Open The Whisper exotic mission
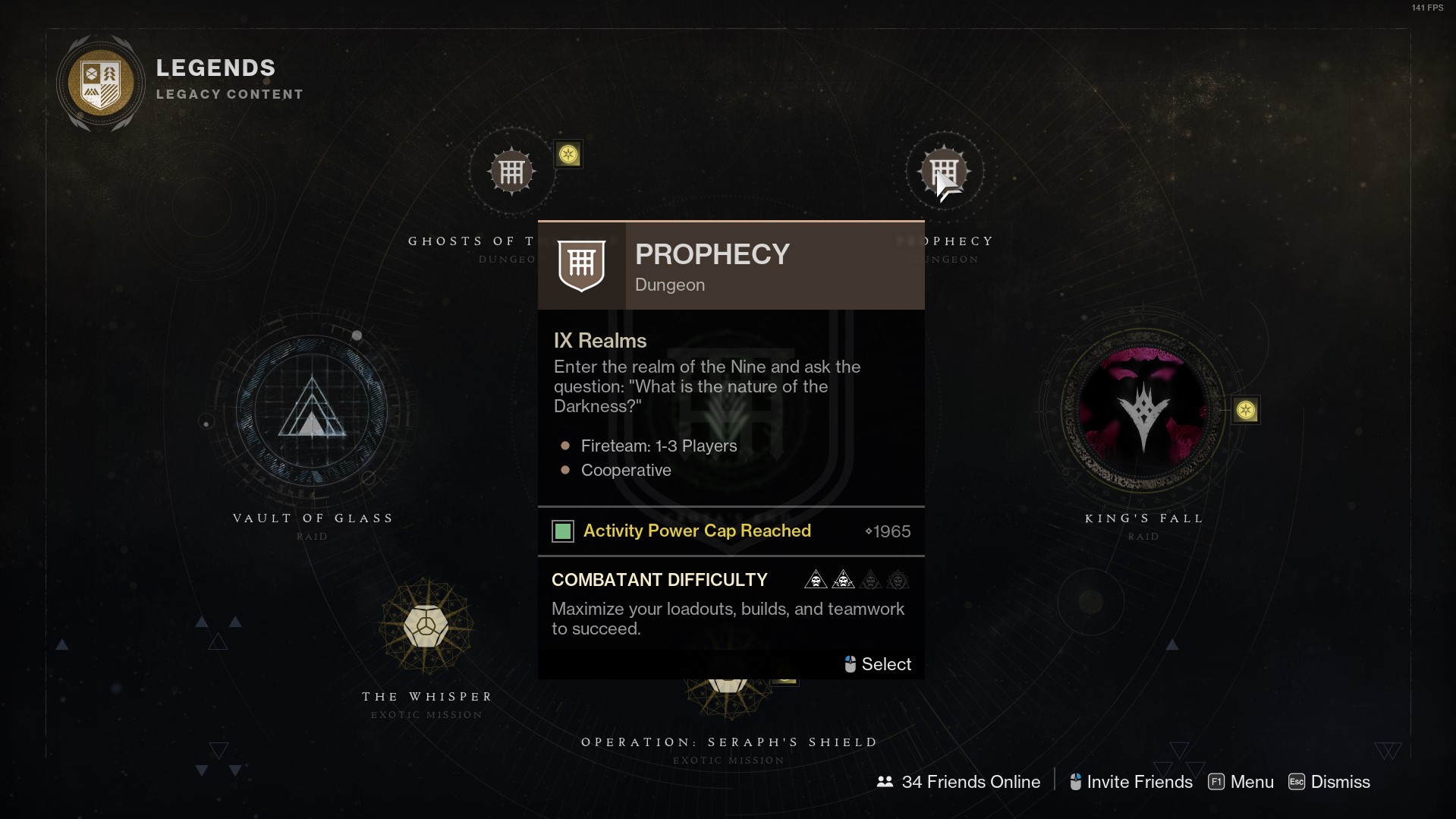This screenshot has width=1456, height=819. coord(426,627)
